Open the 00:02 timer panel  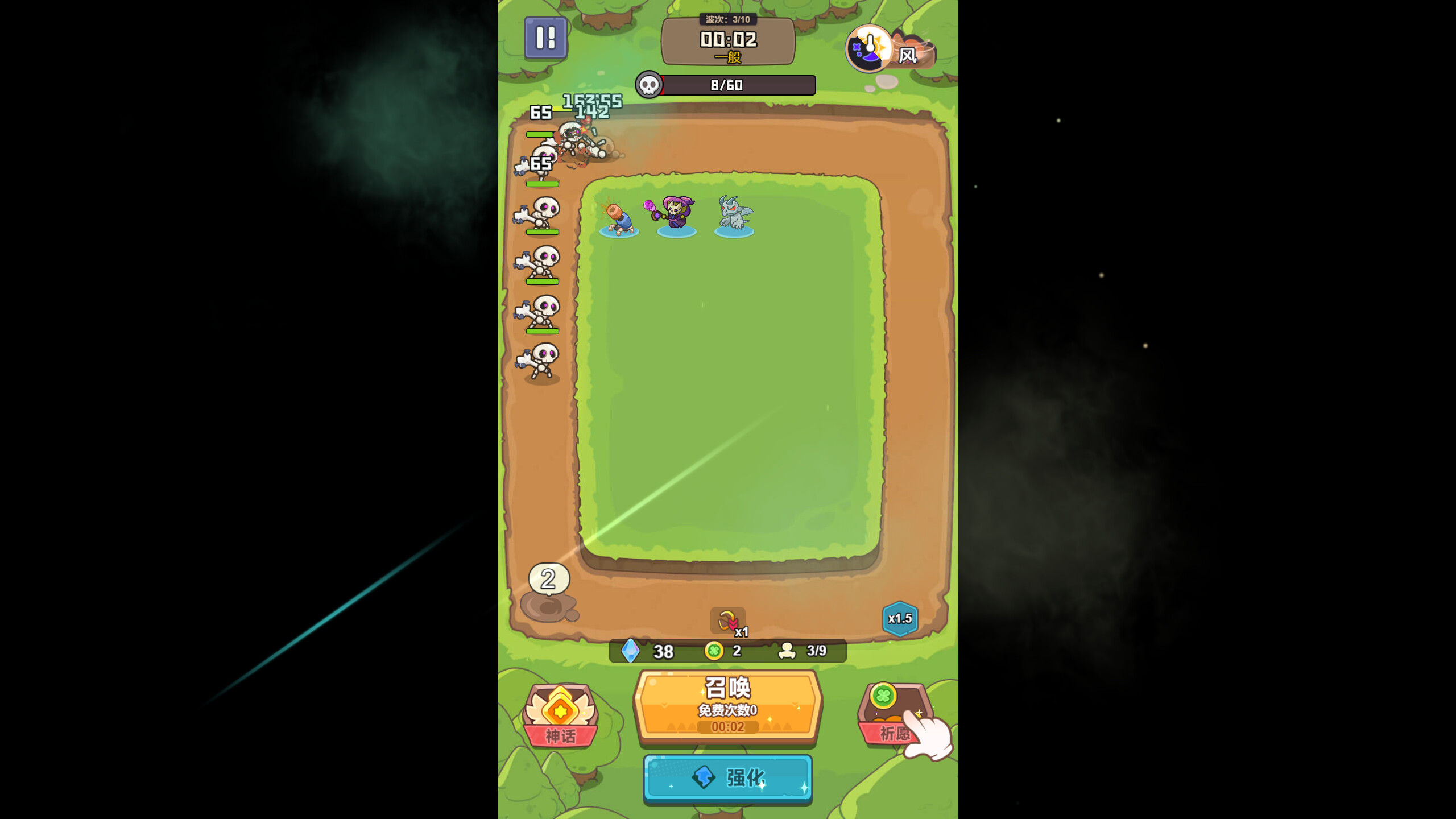coord(729,40)
